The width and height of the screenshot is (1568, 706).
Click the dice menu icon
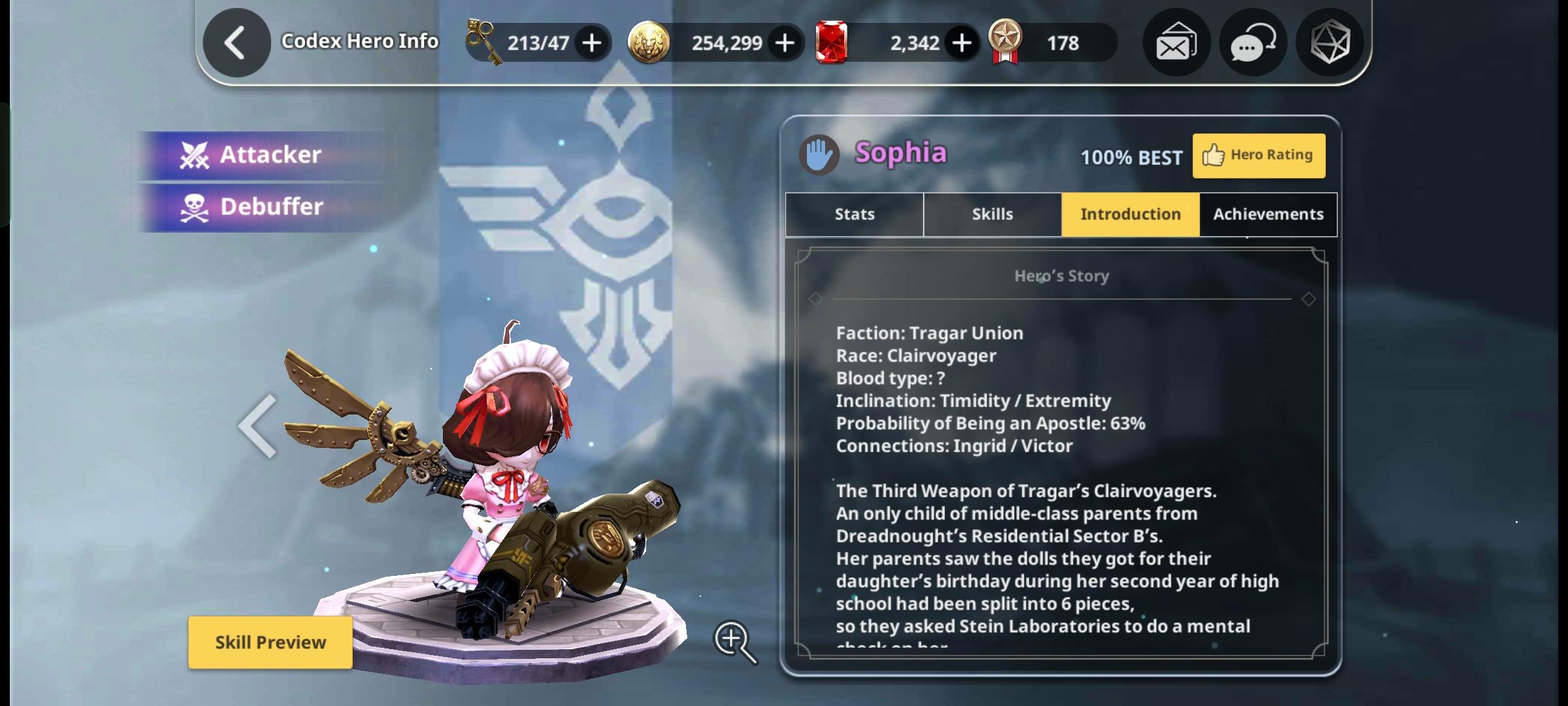[x=1329, y=42]
